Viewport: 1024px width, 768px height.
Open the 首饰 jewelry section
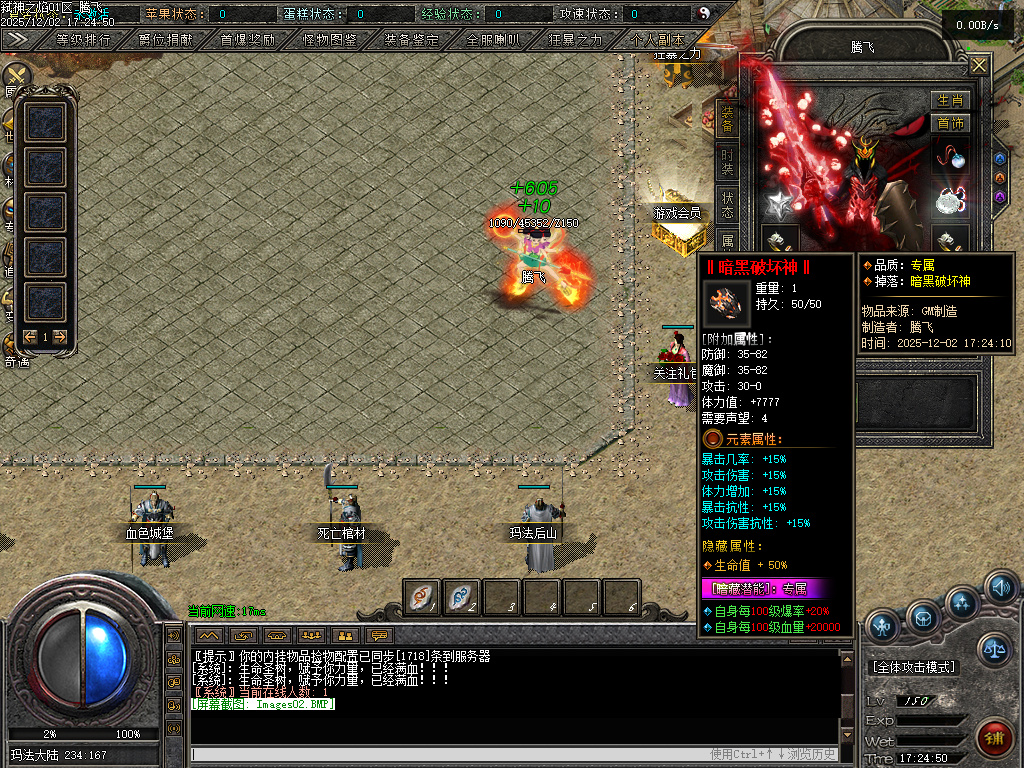(x=949, y=124)
